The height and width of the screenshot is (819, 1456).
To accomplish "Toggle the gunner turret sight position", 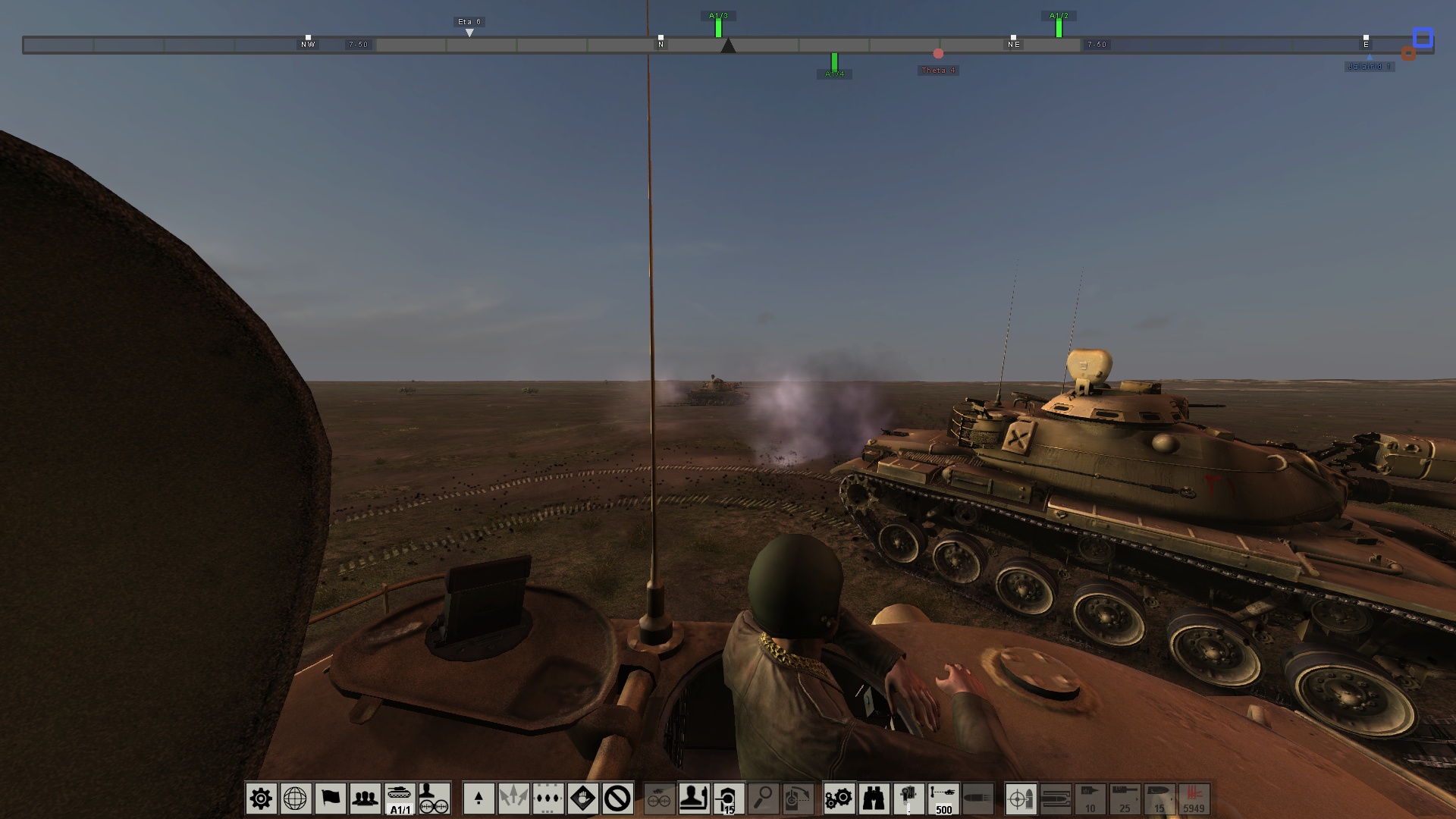I will click(x=728, y=799).
